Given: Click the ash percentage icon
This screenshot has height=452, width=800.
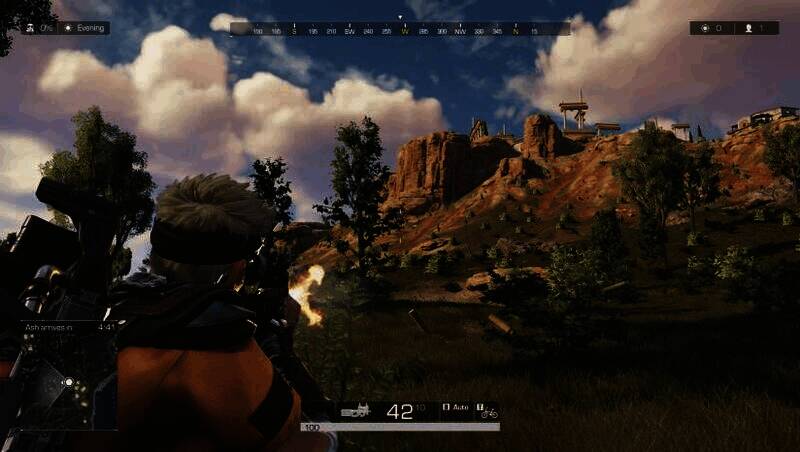Looking at the screenshot, I should (30, 28).
